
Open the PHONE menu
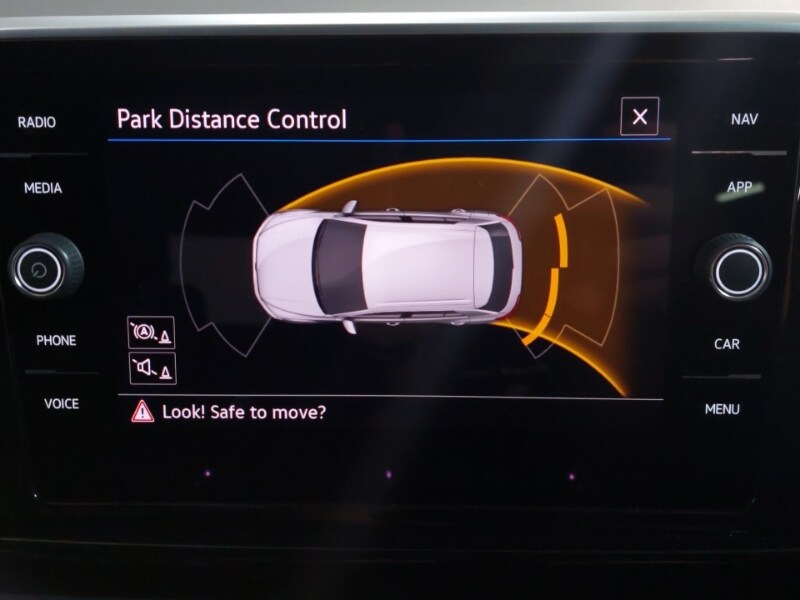click(56, 340)
